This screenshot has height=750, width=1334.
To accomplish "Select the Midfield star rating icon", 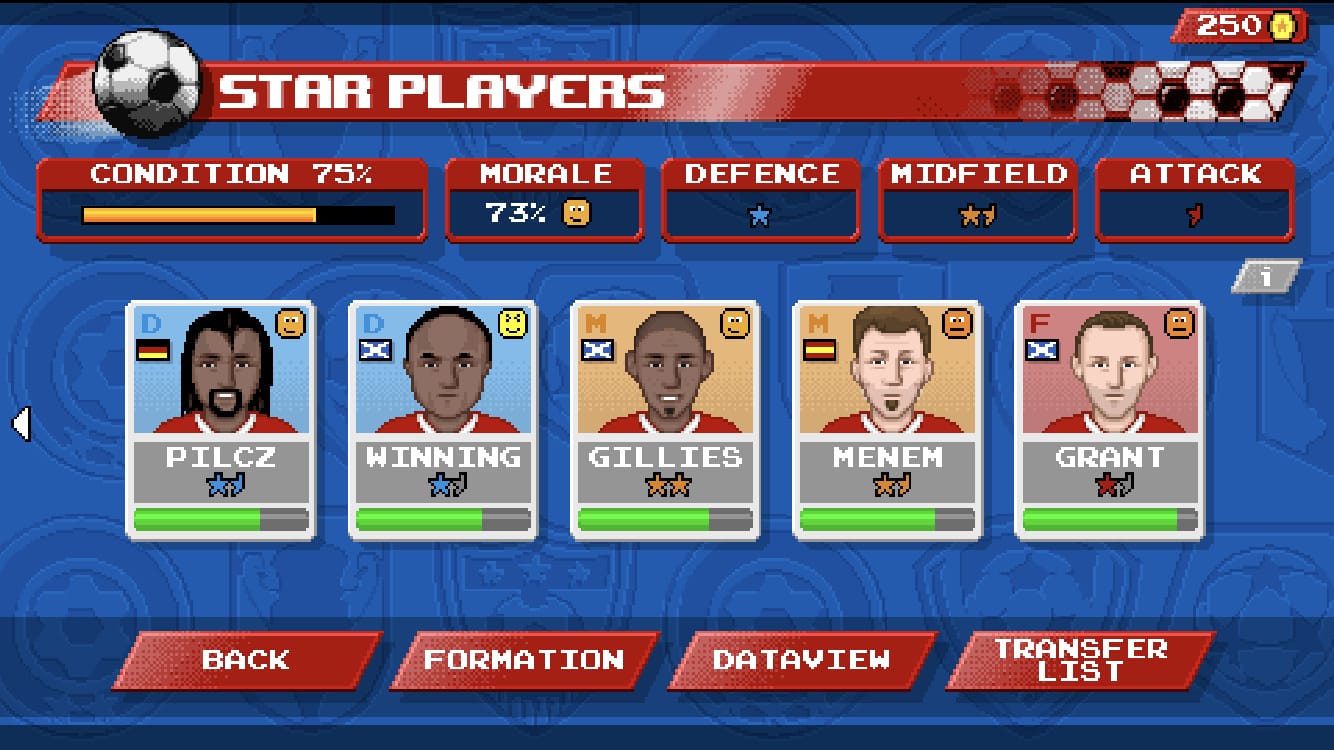I will point(976,212).
